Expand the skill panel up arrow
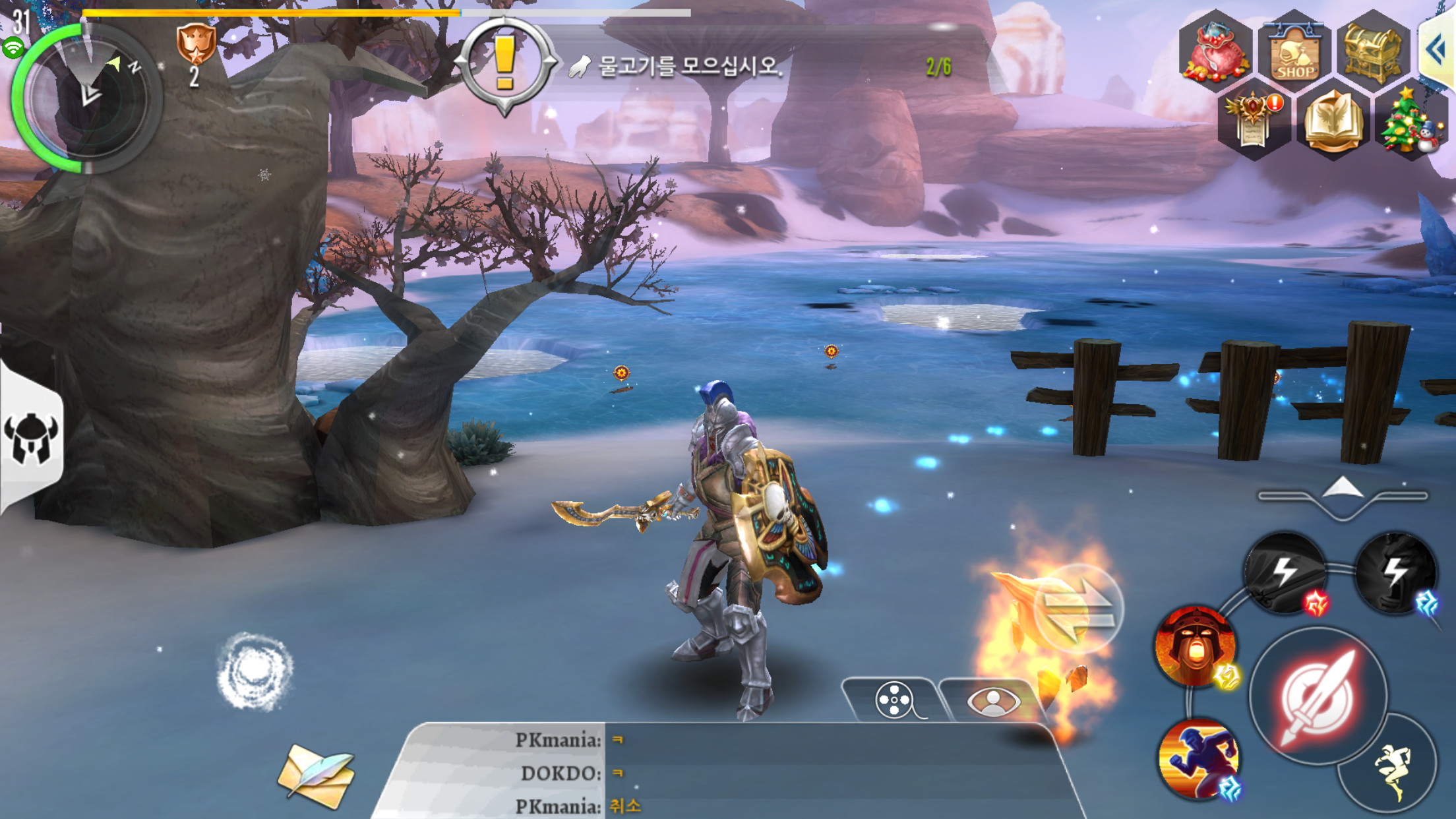This screenshot has height=819, width=1456. (x=1343, y=491)
